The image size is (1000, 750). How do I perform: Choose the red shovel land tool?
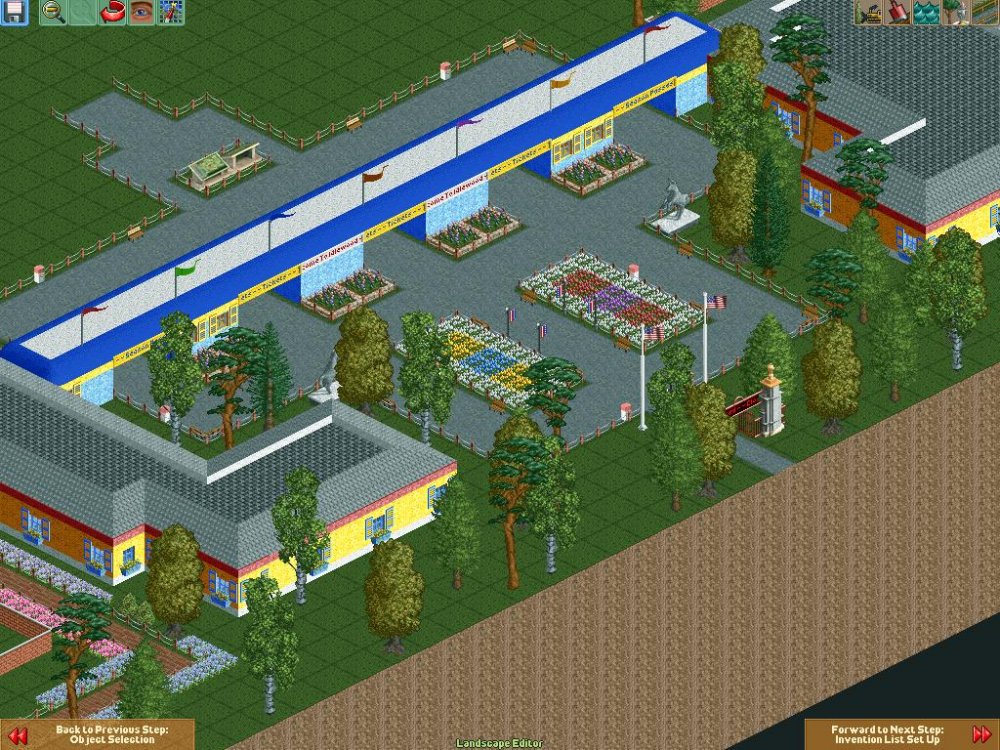896,12
